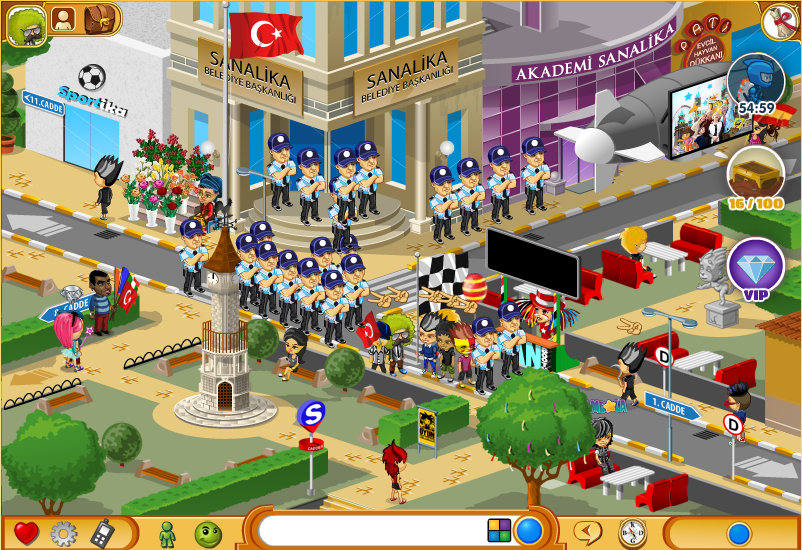Open the scroll with red ribbon
This screenshot has height=550, width=802.
778,22
